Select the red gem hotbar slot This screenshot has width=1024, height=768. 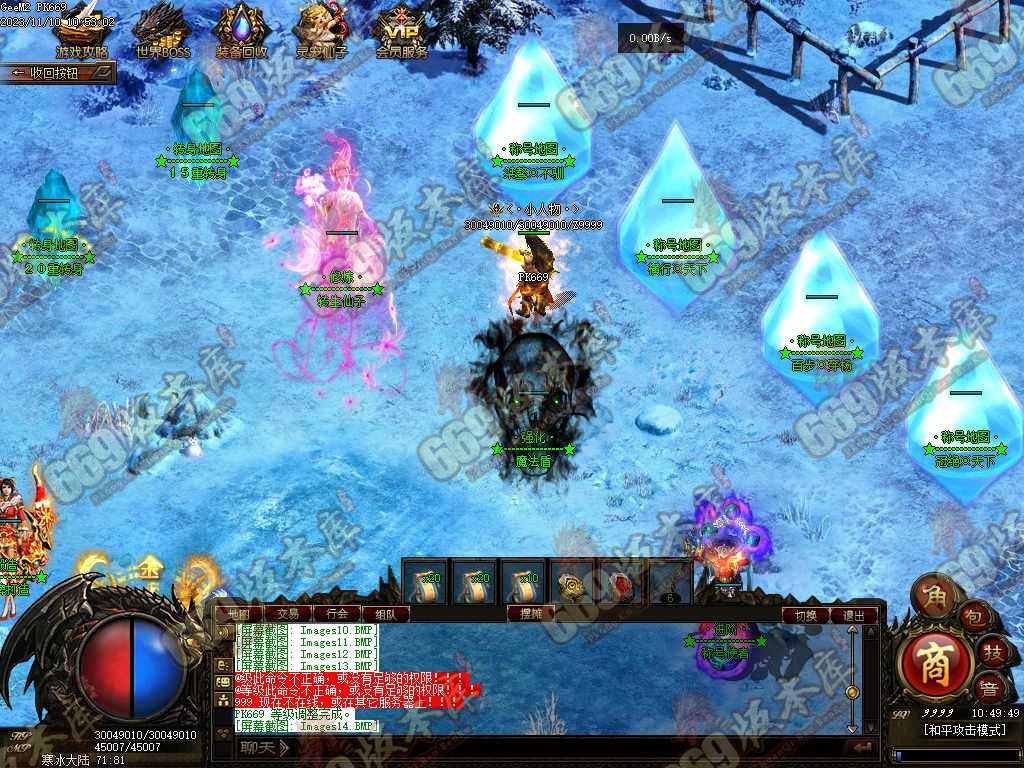621,584
